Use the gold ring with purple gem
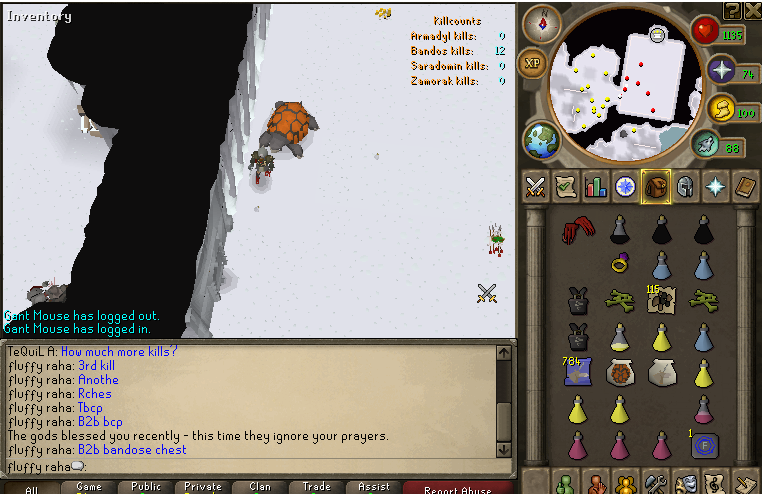Viewport: 762px width, 494px height. pyautogui.click(x=618, y=265)
